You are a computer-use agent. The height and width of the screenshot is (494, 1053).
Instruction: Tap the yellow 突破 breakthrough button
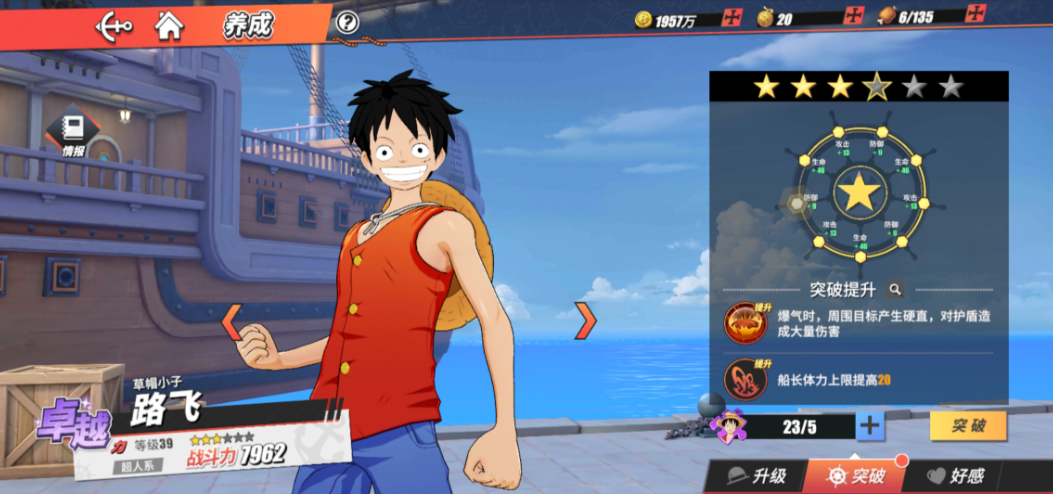click(x=968, y=425)
